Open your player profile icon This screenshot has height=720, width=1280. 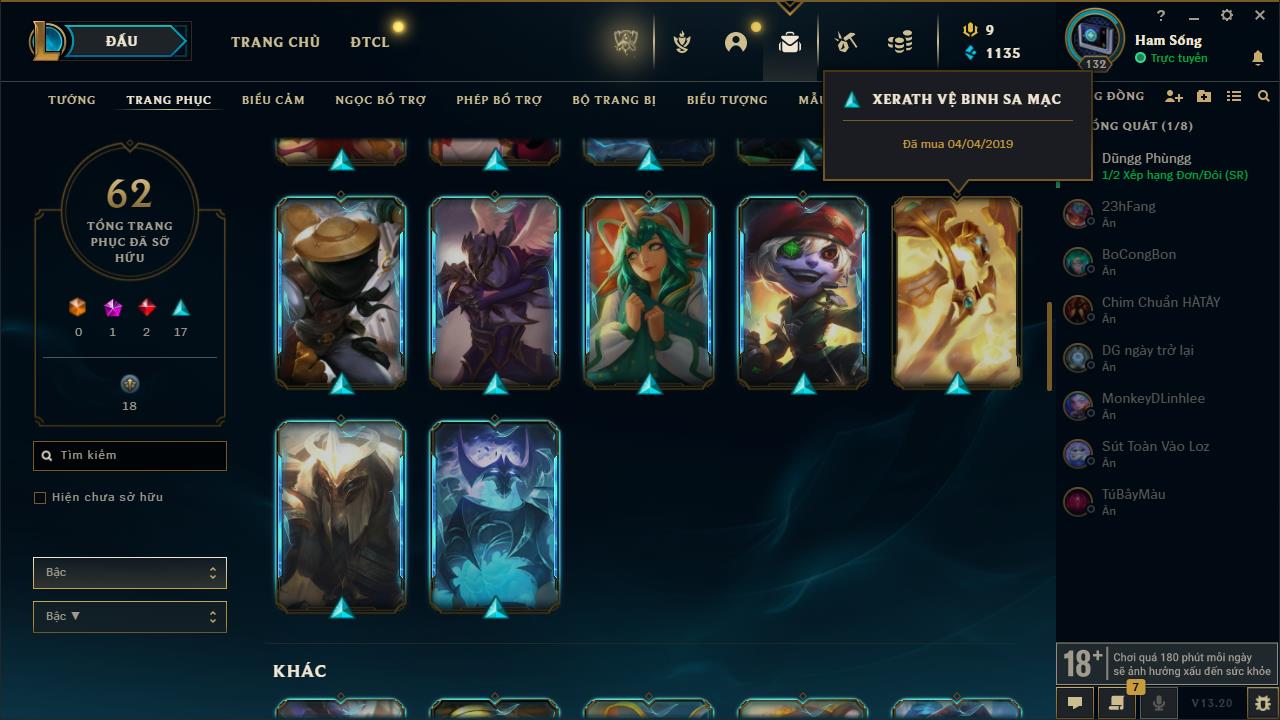pos(735,41)
